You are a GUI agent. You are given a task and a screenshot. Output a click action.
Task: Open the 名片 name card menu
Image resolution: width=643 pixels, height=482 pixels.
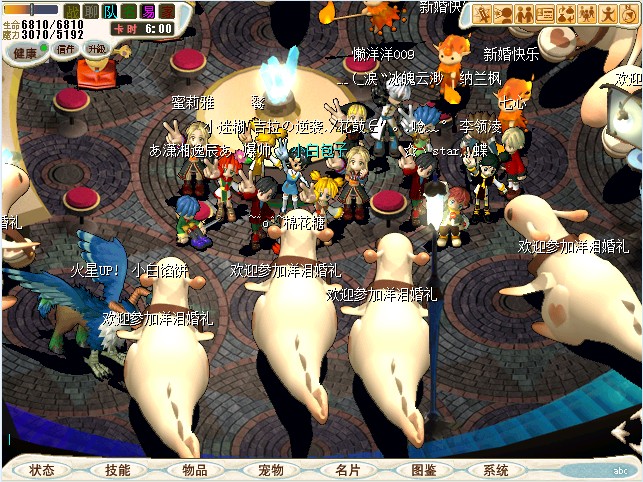pos(347,470)
